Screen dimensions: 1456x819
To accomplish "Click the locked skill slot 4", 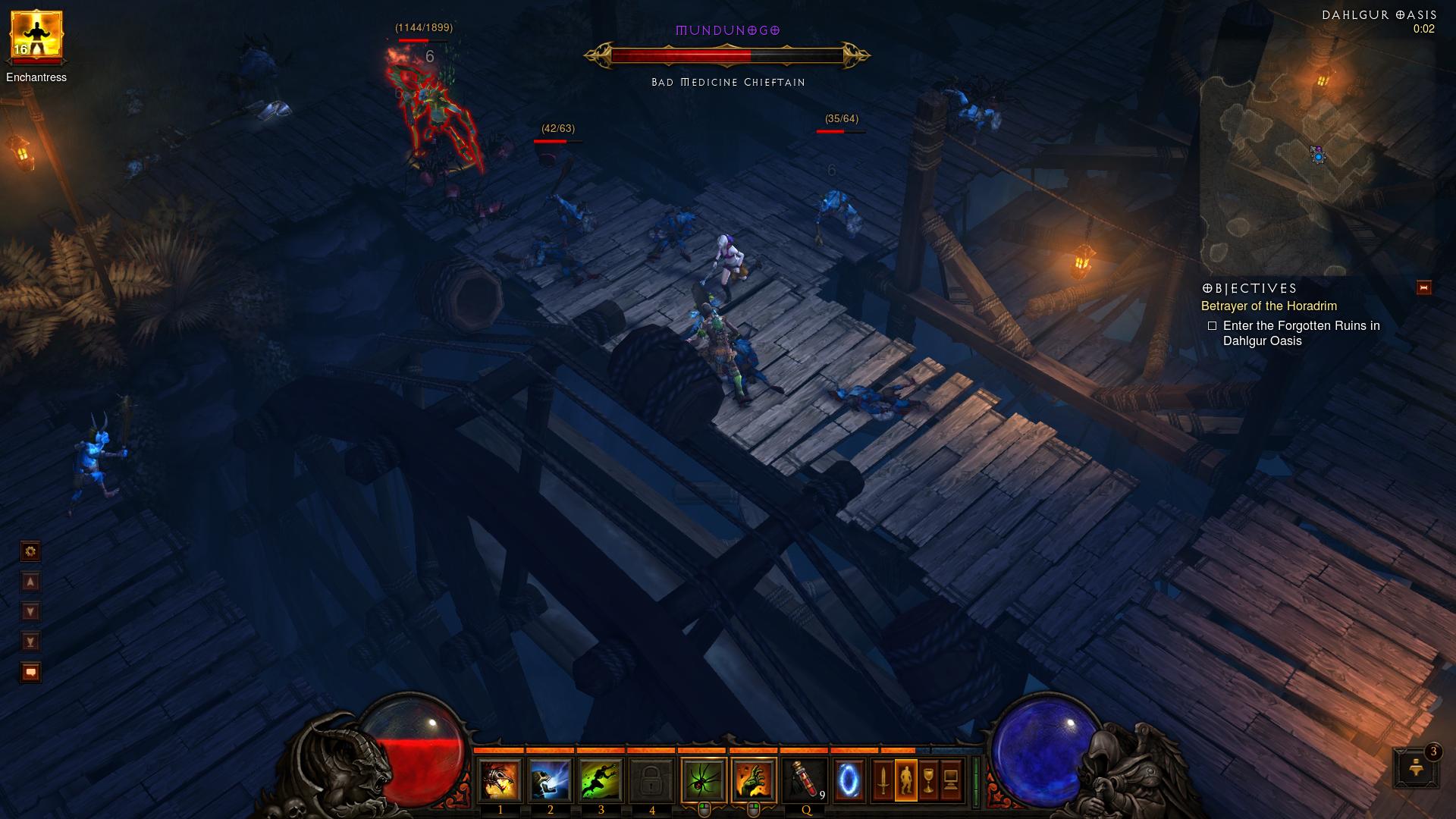I will click(x=651, y=780).
